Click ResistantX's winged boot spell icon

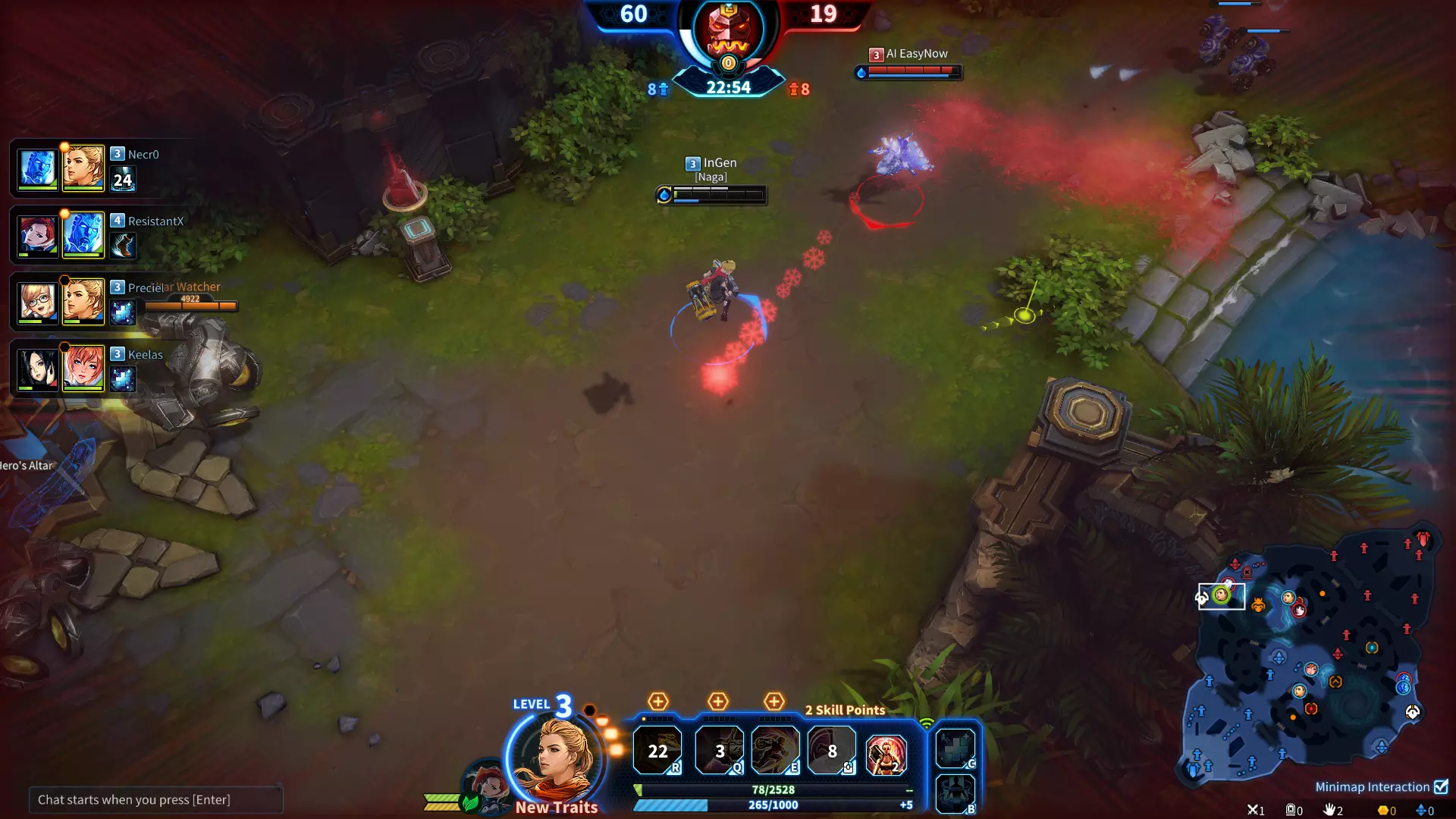click(122, 245)
